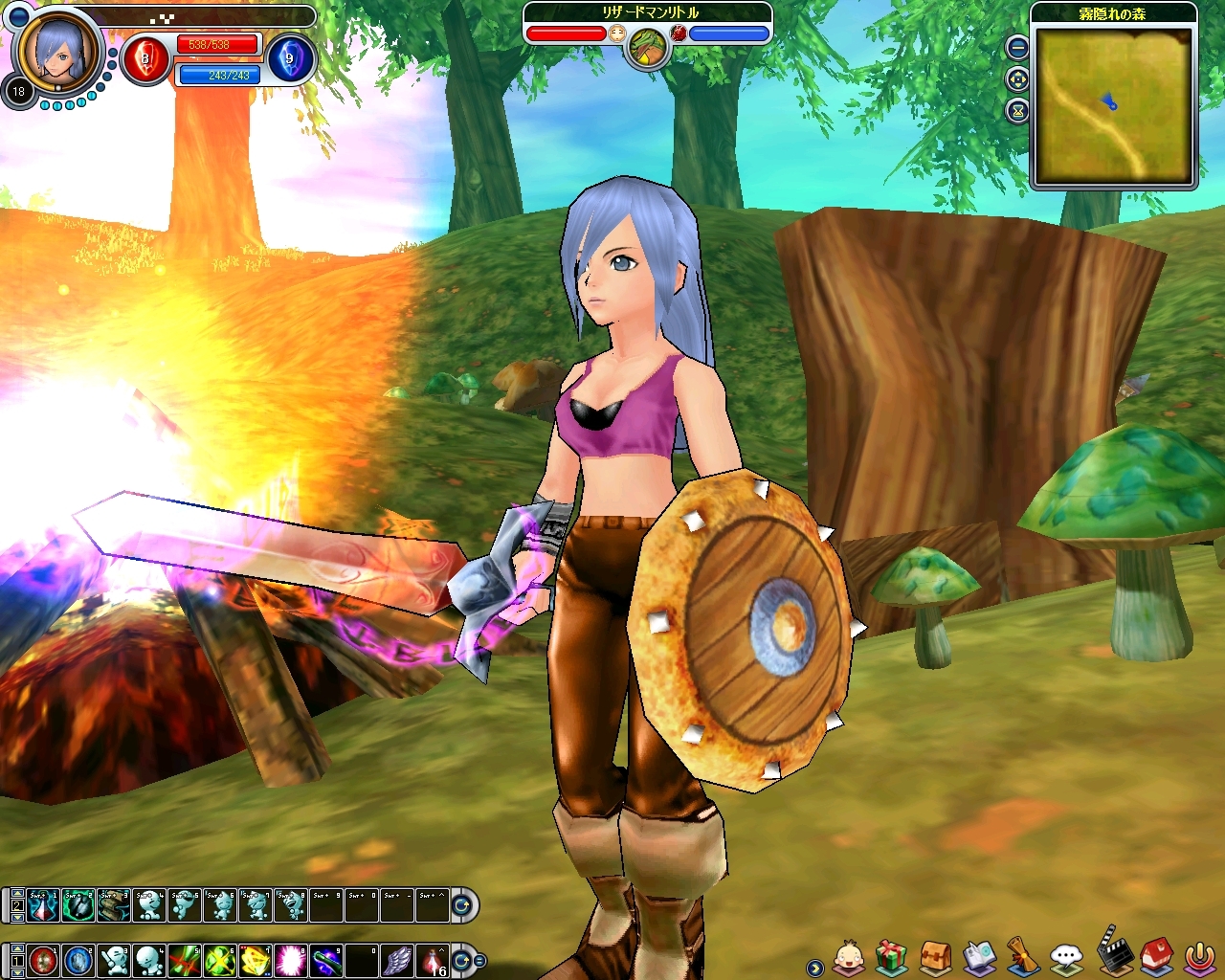Click the forest minimap
The width and height of the screenshot is (1225, 980).
pyautogui.click(x=1114, y=103)
